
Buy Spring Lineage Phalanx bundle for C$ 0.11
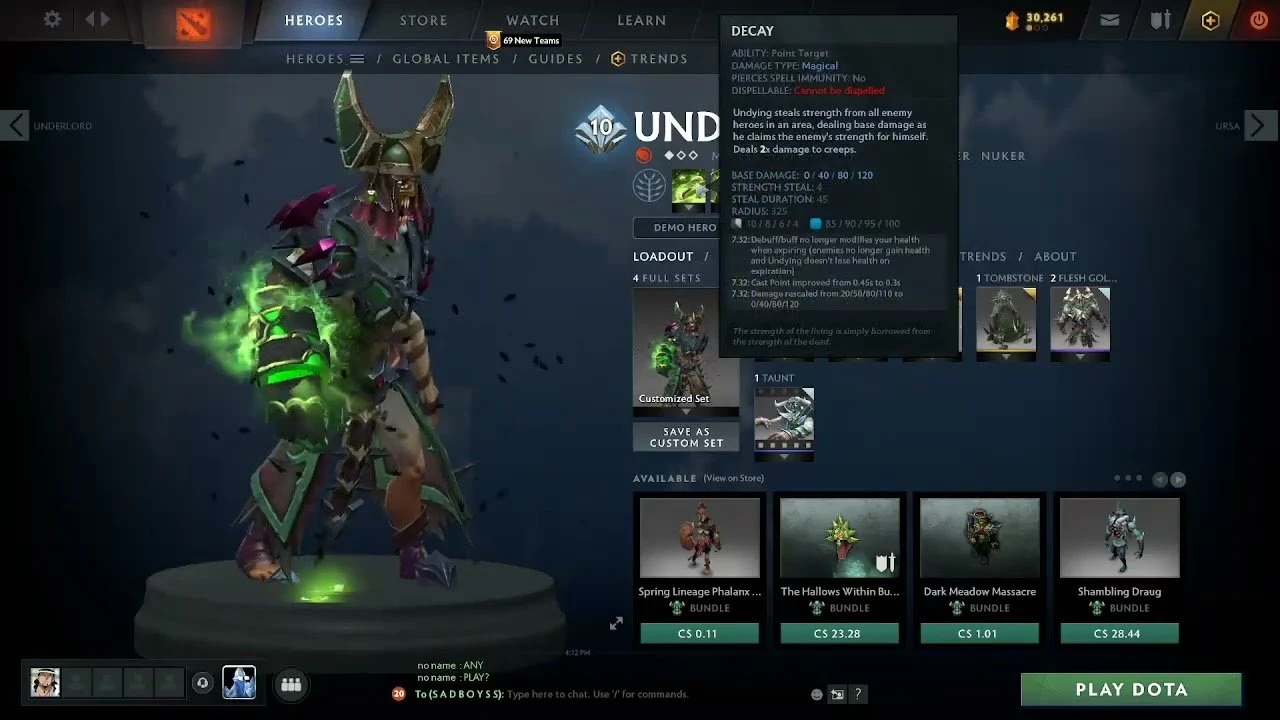(699, 633)
